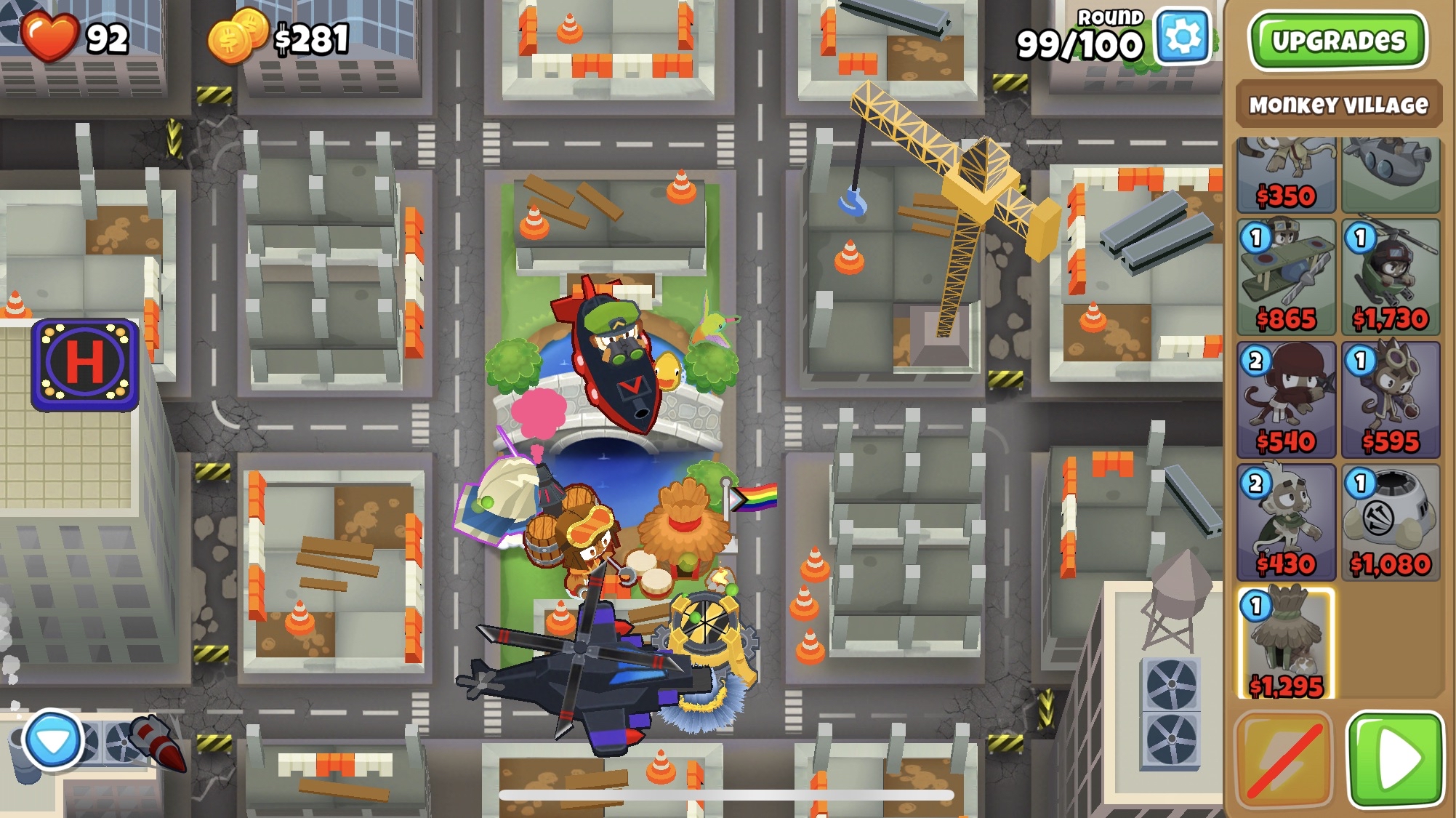The image size is (1456, 818).
Task: Pick the Heli Pilot tower for $1,730
Action: pos(1390,277)
